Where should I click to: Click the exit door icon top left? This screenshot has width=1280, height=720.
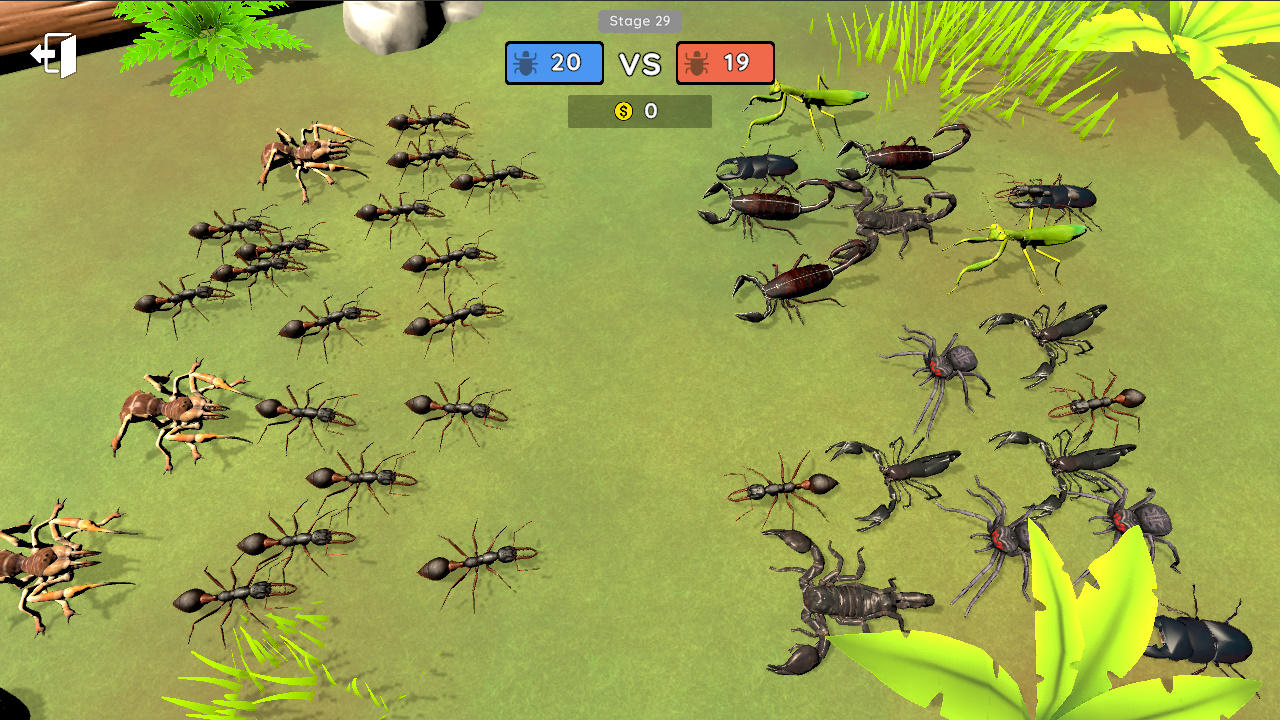coord(52,55)
